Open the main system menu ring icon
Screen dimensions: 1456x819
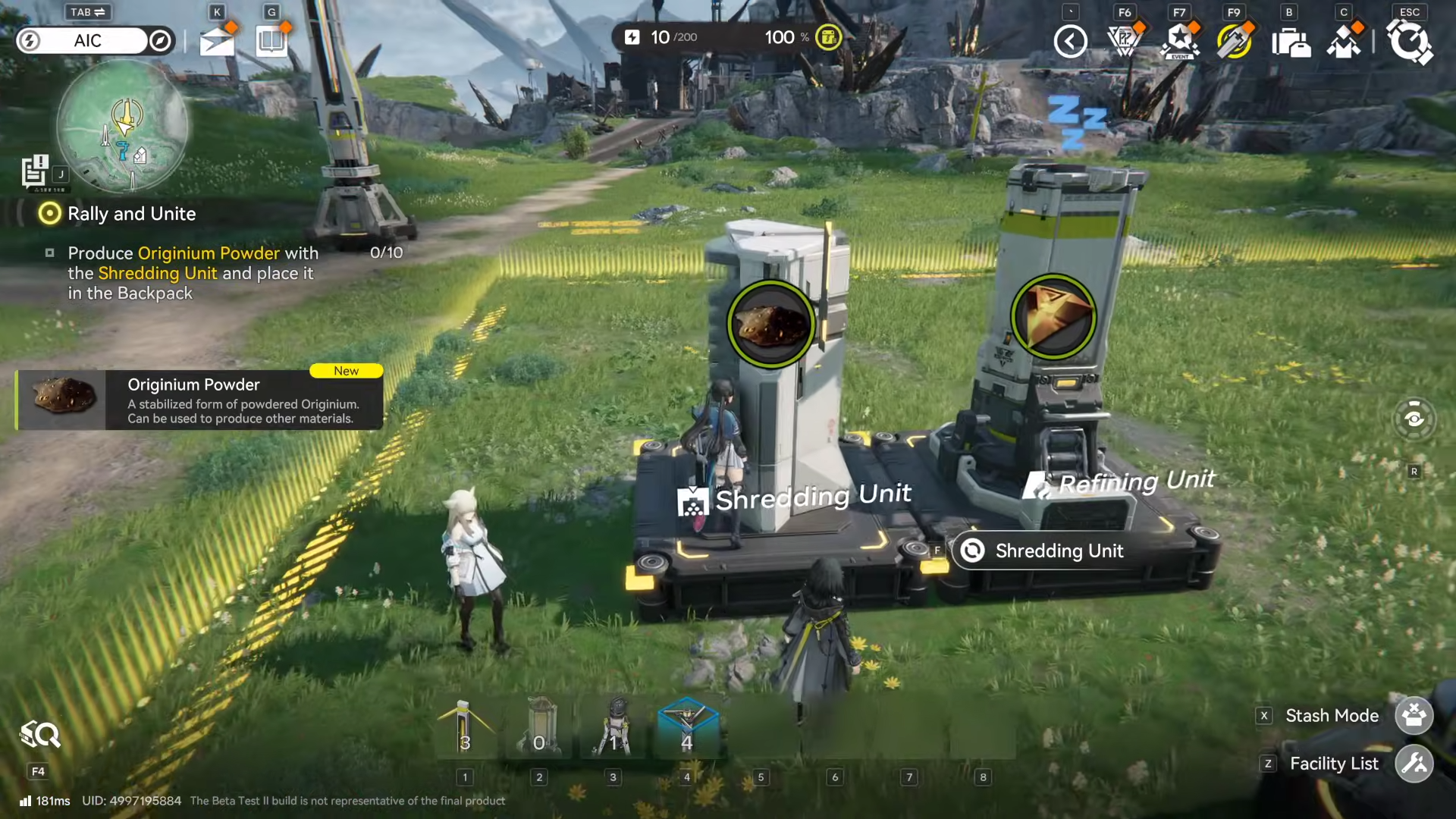[1409, 41]
